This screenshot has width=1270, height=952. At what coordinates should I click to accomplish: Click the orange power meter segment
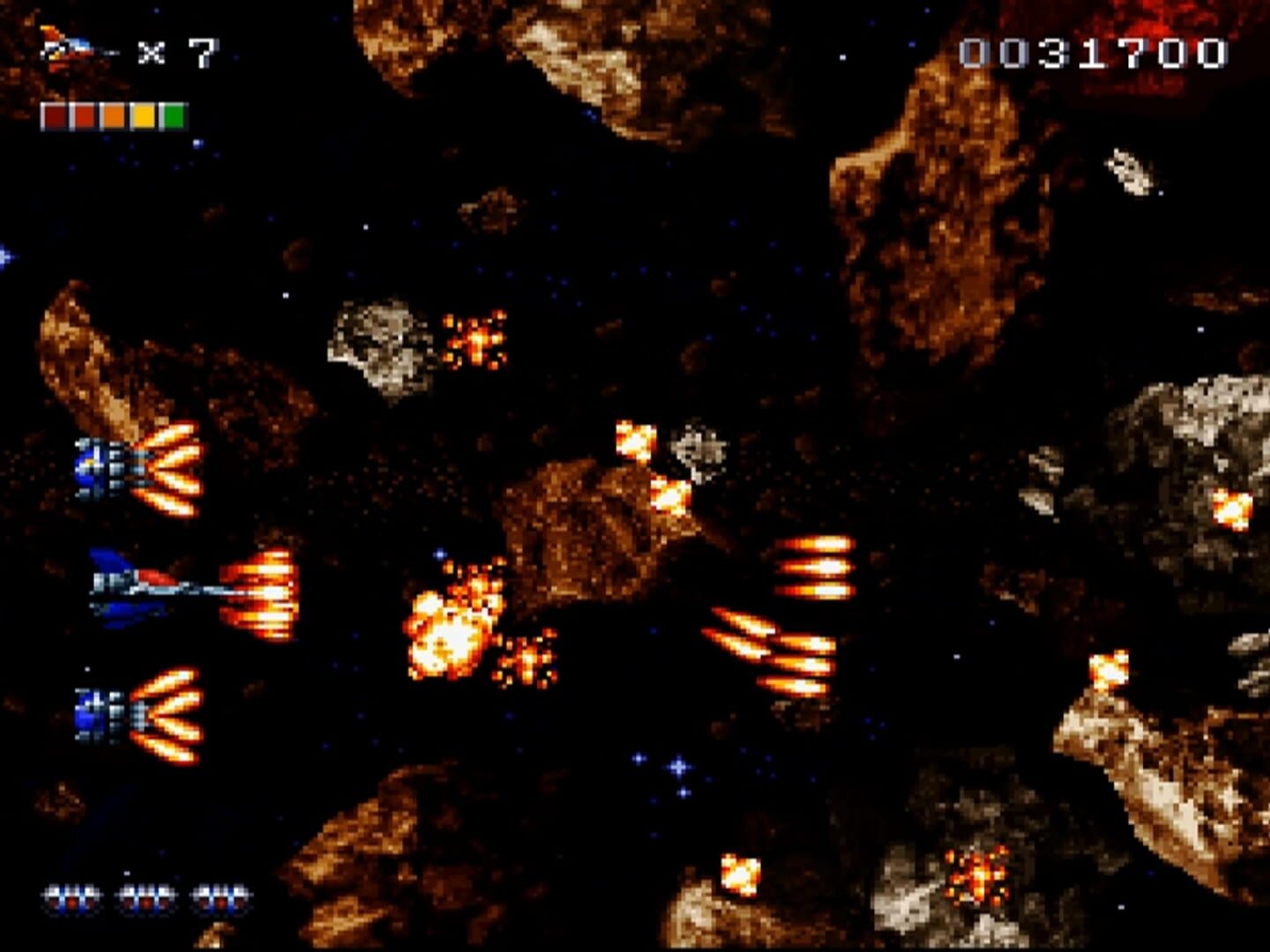[114, 115]
